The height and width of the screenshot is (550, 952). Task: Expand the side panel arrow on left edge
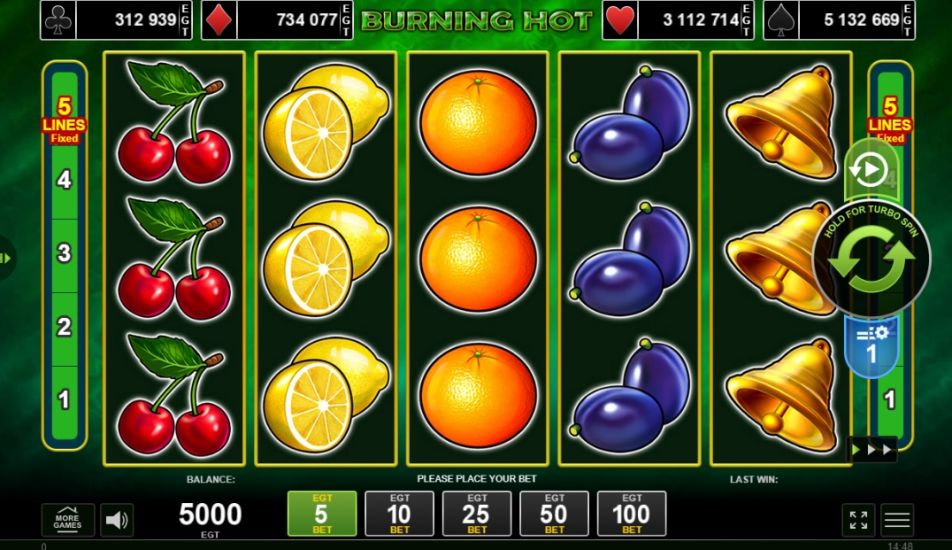[x=6, y=258]
